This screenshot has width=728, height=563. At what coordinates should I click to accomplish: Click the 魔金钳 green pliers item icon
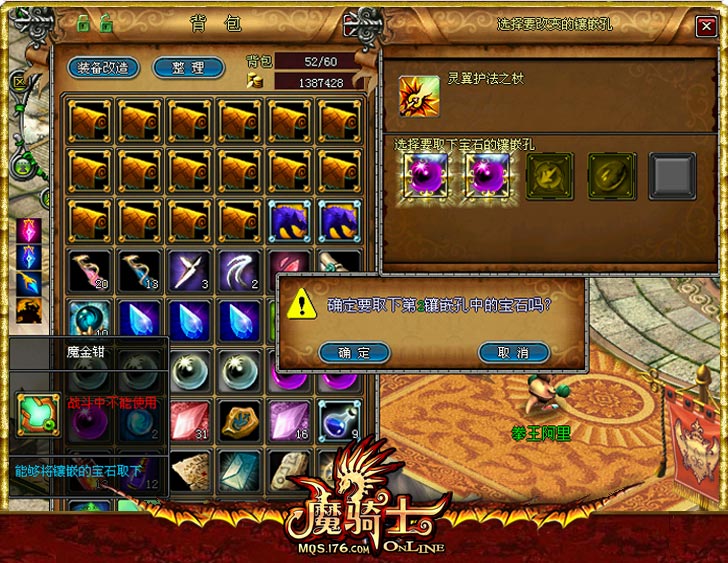click(38, 414)
